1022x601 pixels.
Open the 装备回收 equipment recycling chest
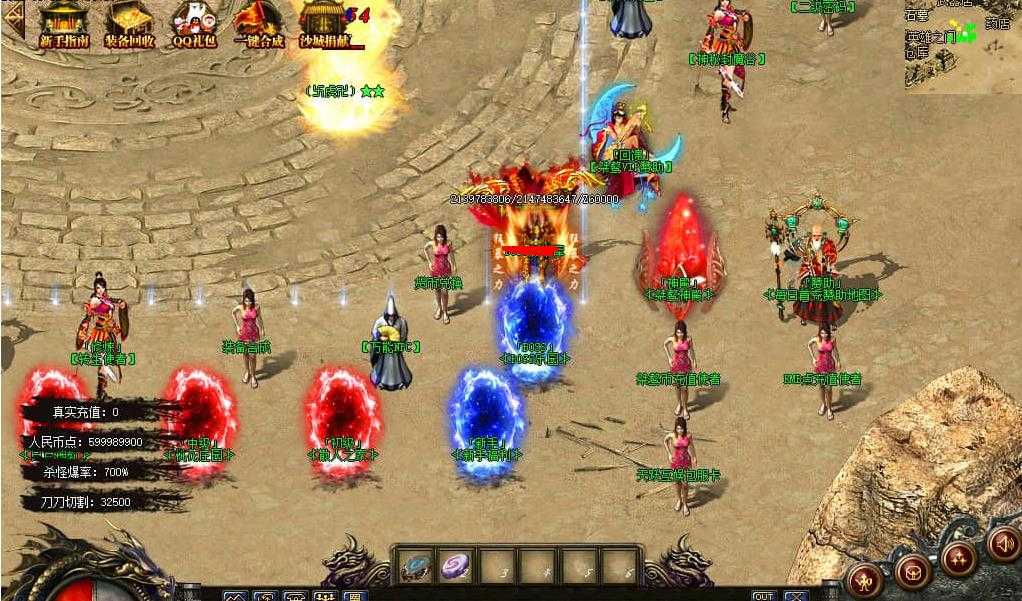pos(129,24)
